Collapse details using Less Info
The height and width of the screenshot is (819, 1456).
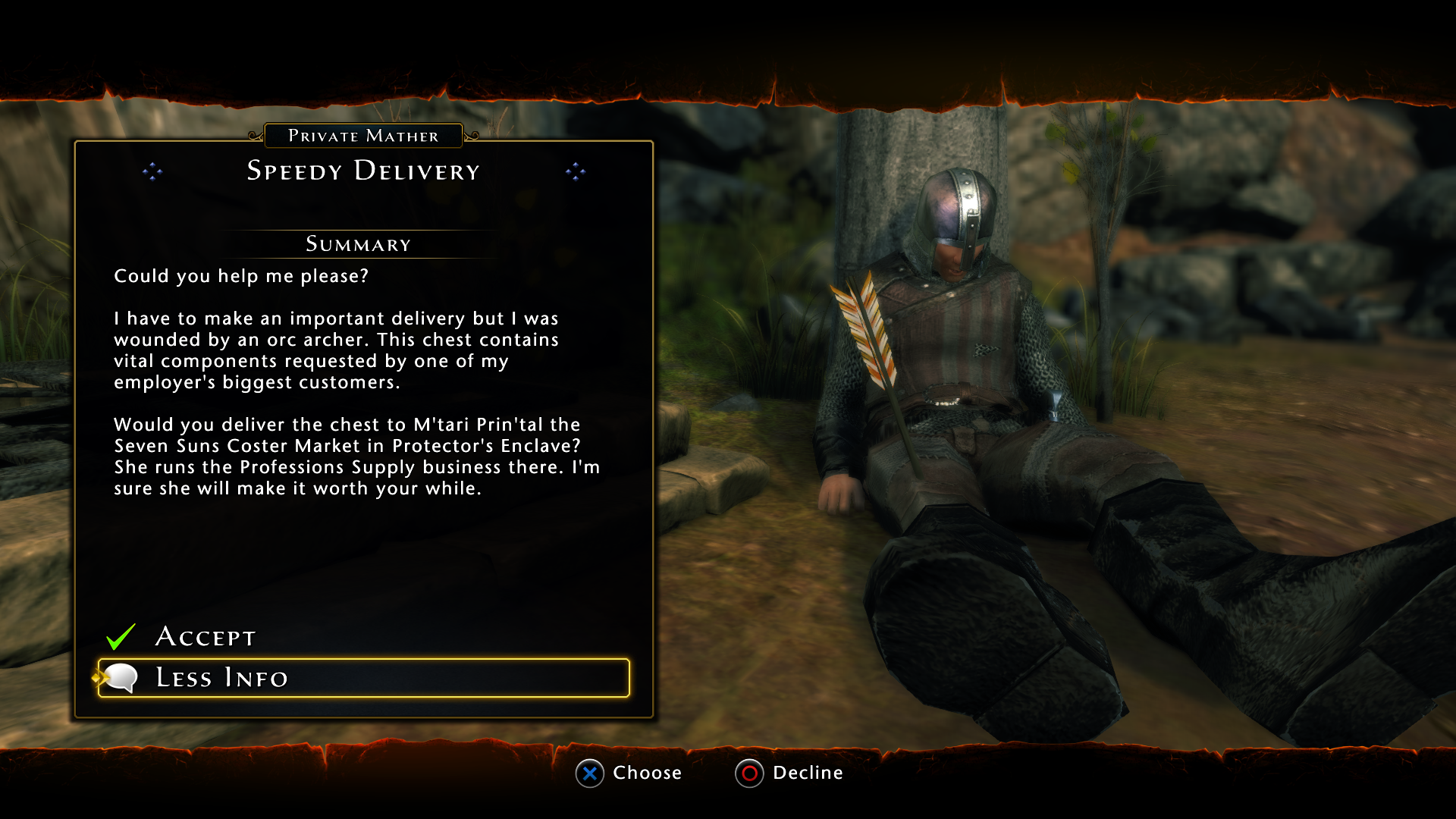coord(221,678)
